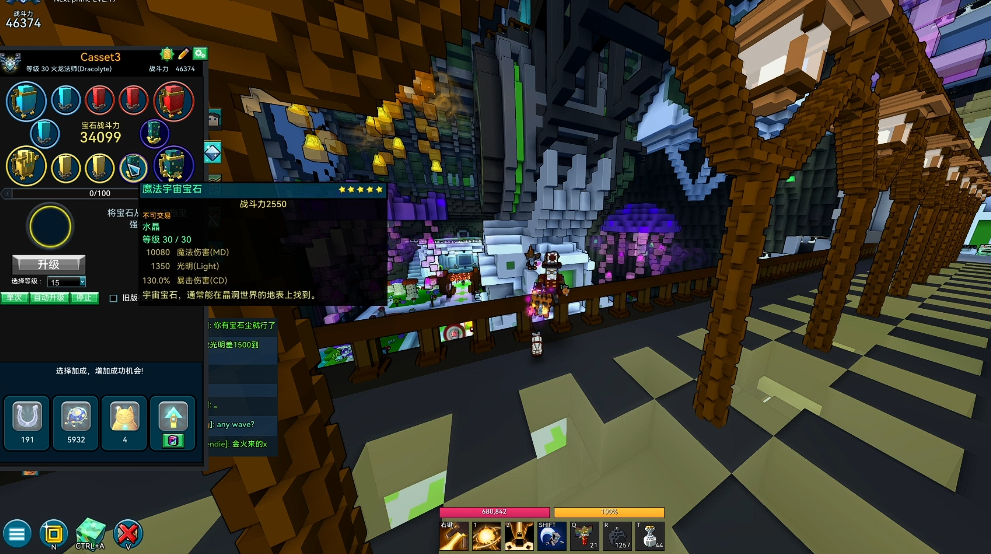The width and height of the screenshot is (991, 554).
Task: Click the 升级 upgrade button
Action: click(x=48, y=264)
